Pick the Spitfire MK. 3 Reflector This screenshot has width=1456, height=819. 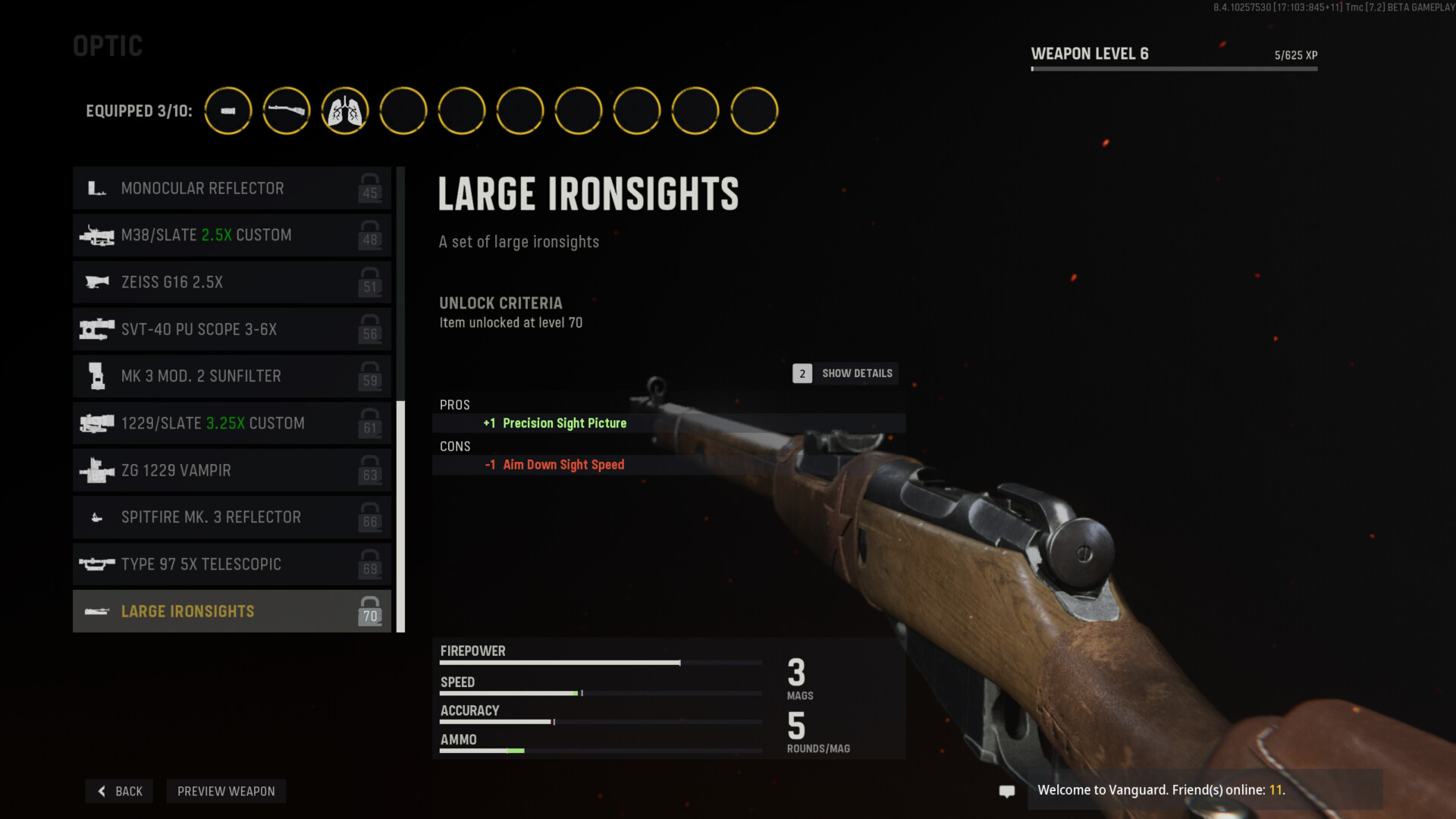pyautogui.click(x=231, y=517)
